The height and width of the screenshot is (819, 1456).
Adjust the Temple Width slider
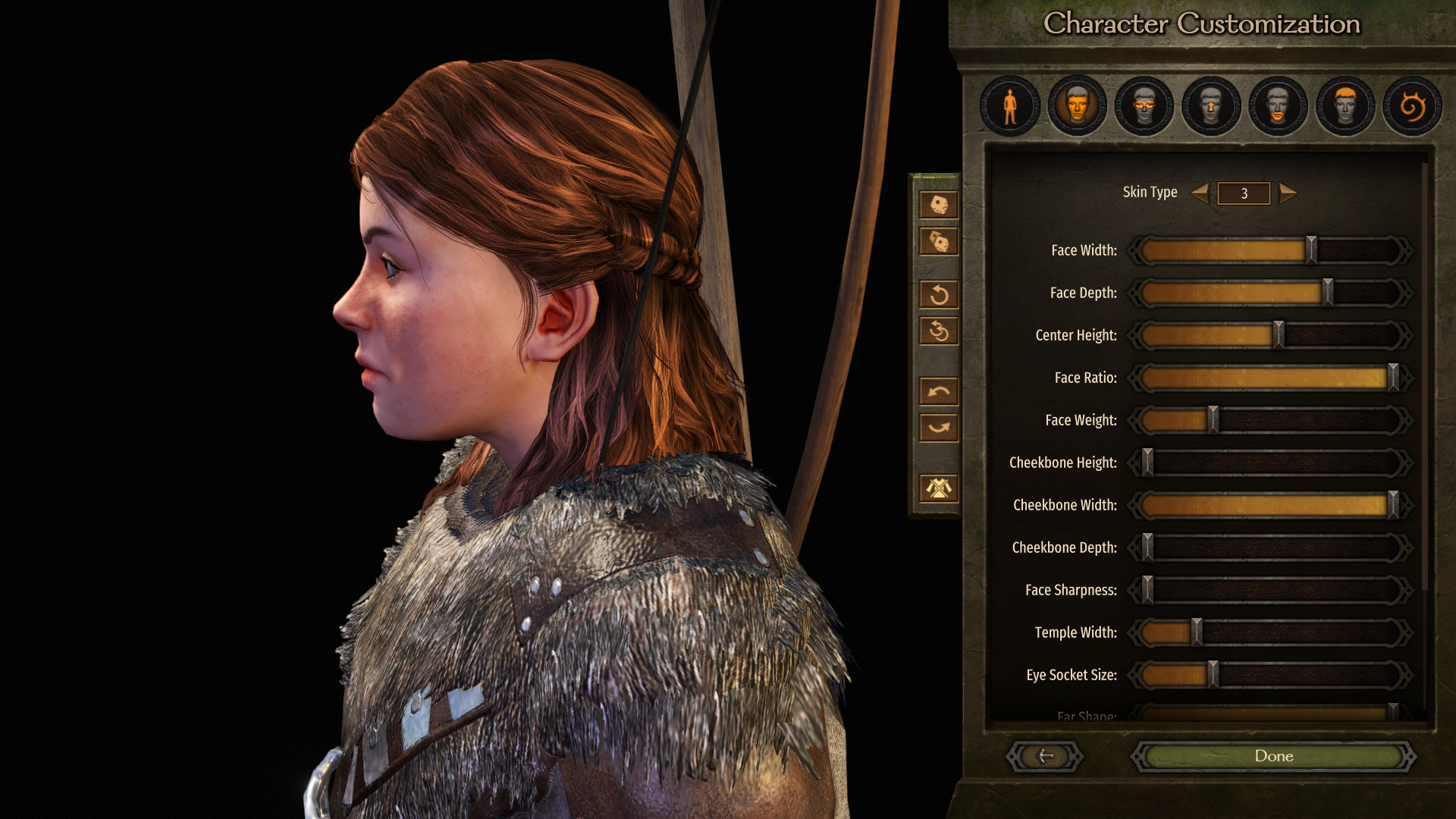(x=1196, y=632)
